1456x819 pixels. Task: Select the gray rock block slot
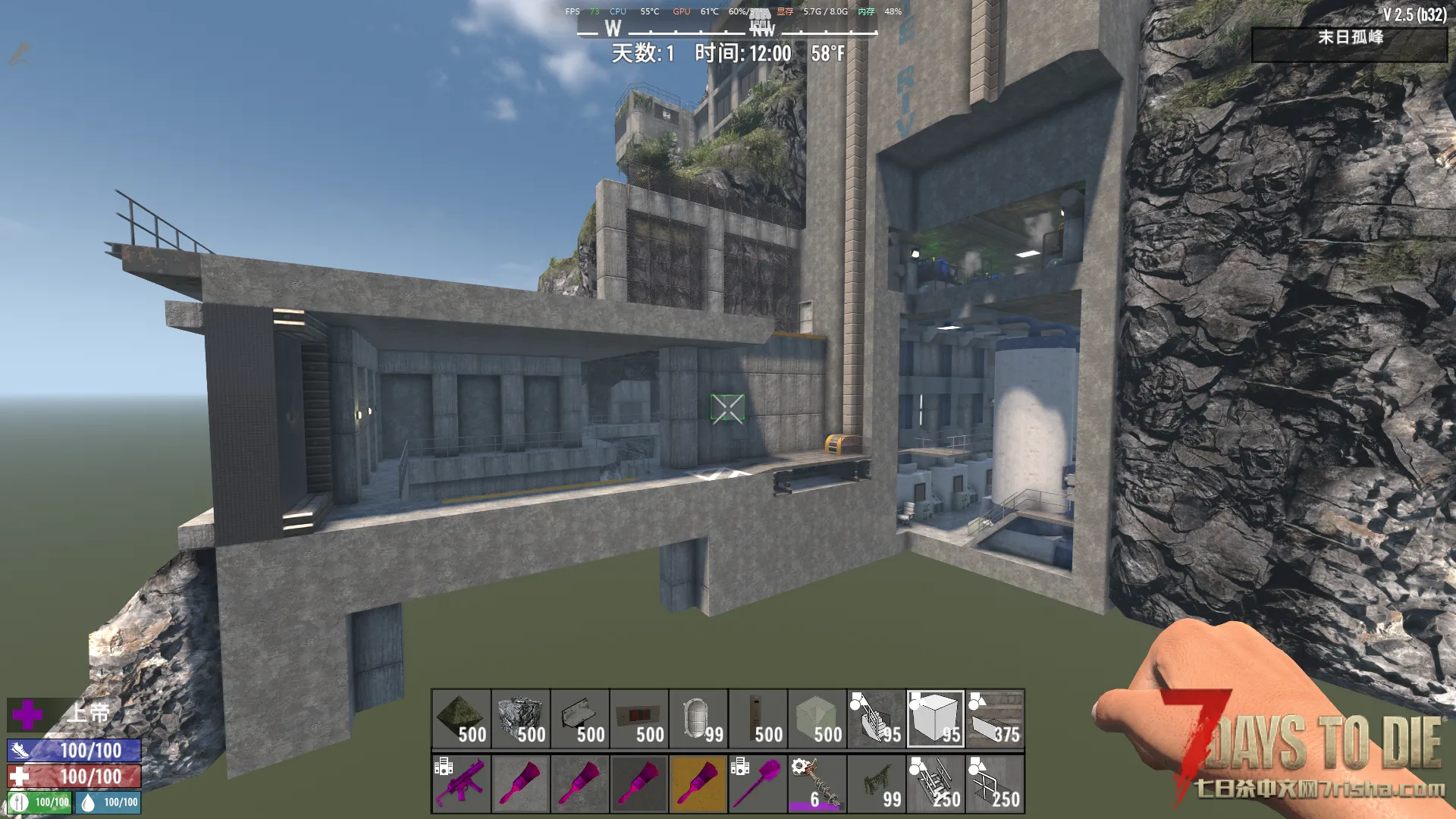(x=520, y=718)
